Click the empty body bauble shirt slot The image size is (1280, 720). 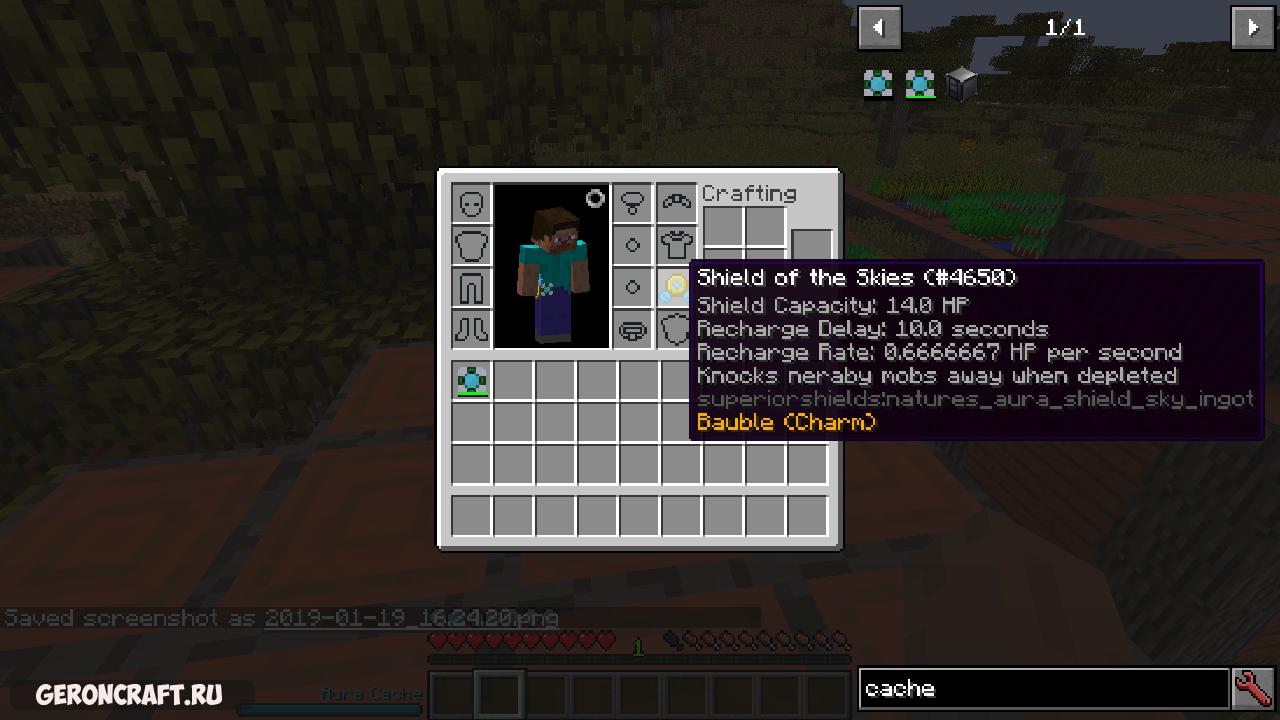(676, 245)
